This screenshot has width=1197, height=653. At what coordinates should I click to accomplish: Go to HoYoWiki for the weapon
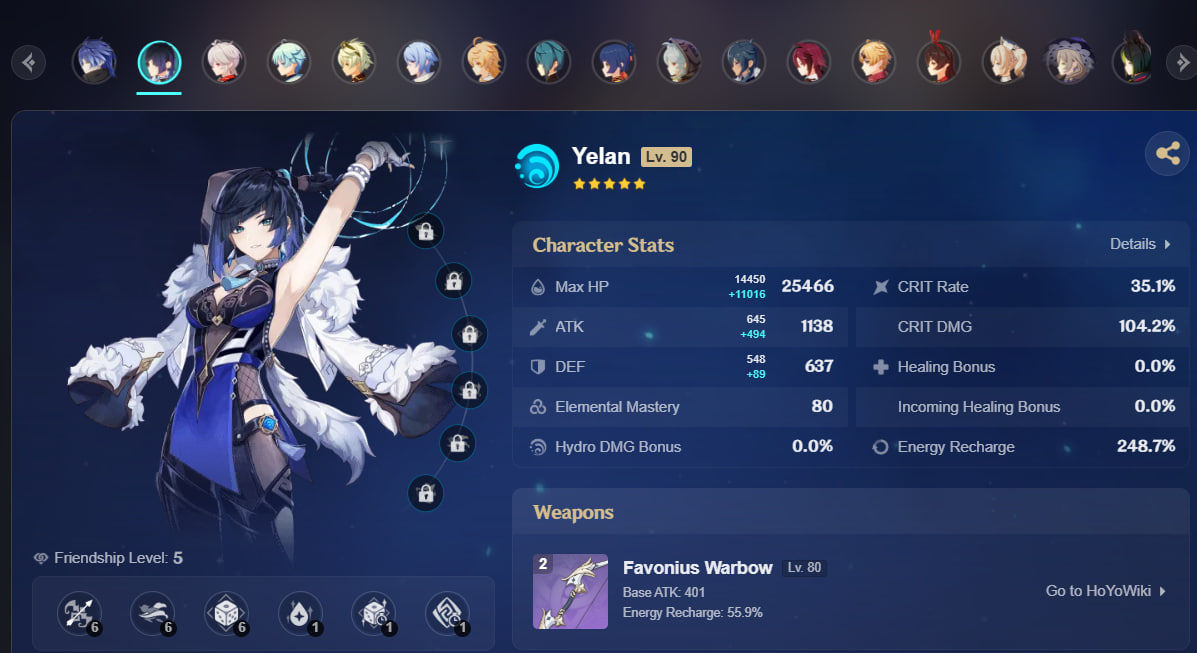pos(1106,591)
